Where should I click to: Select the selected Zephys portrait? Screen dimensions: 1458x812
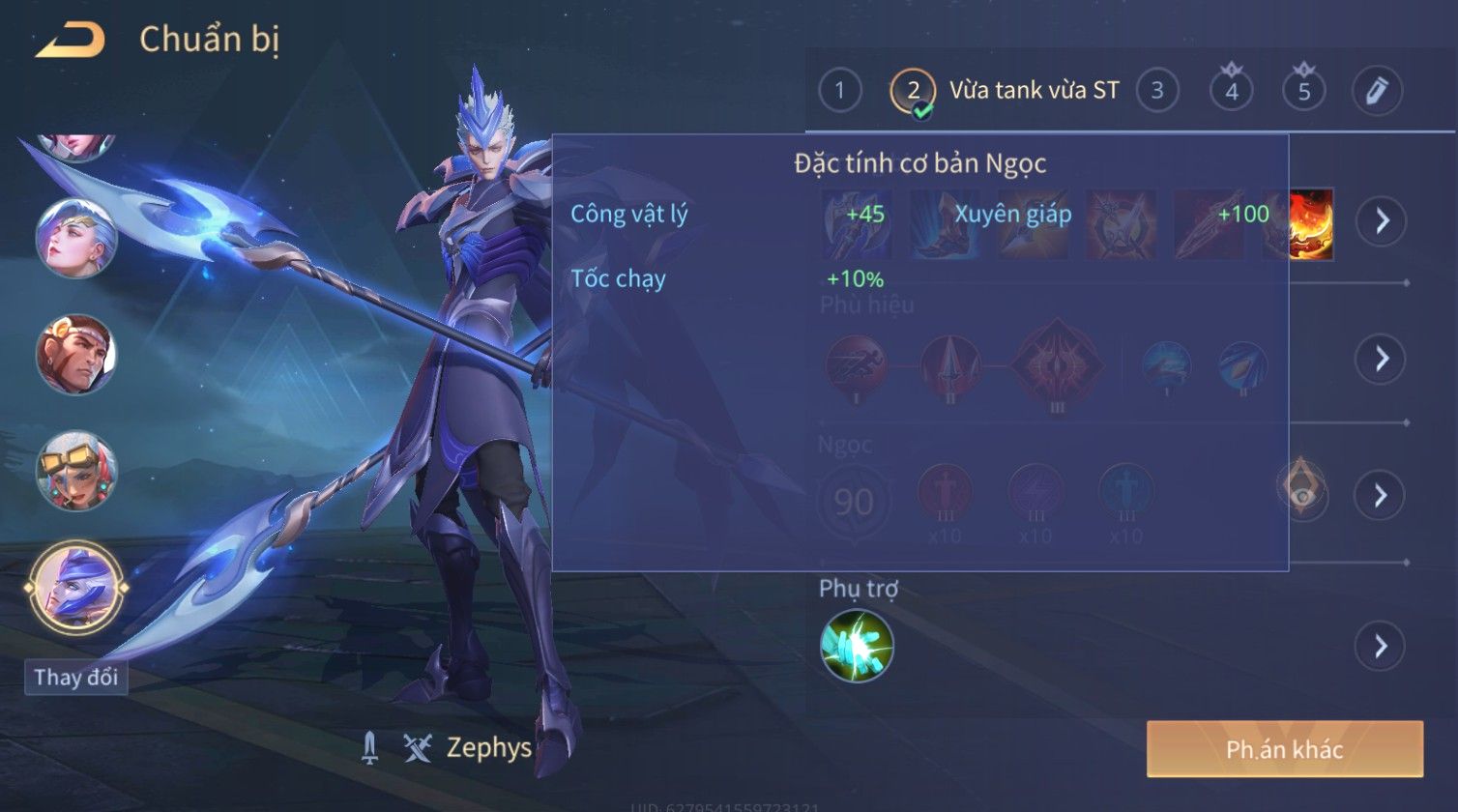point(75,587)
